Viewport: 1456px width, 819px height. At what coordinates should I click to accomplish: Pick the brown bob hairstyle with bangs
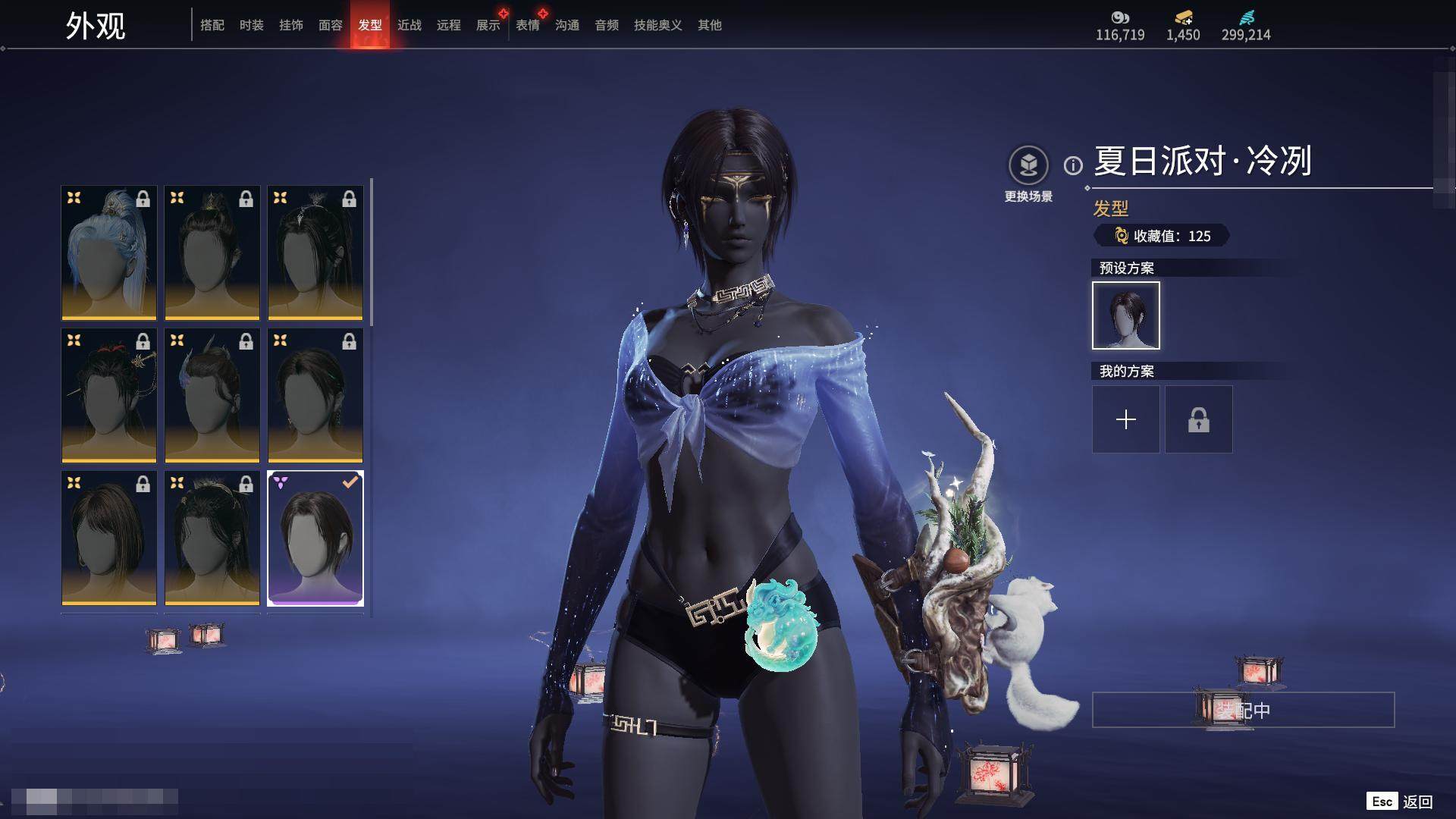109,538
